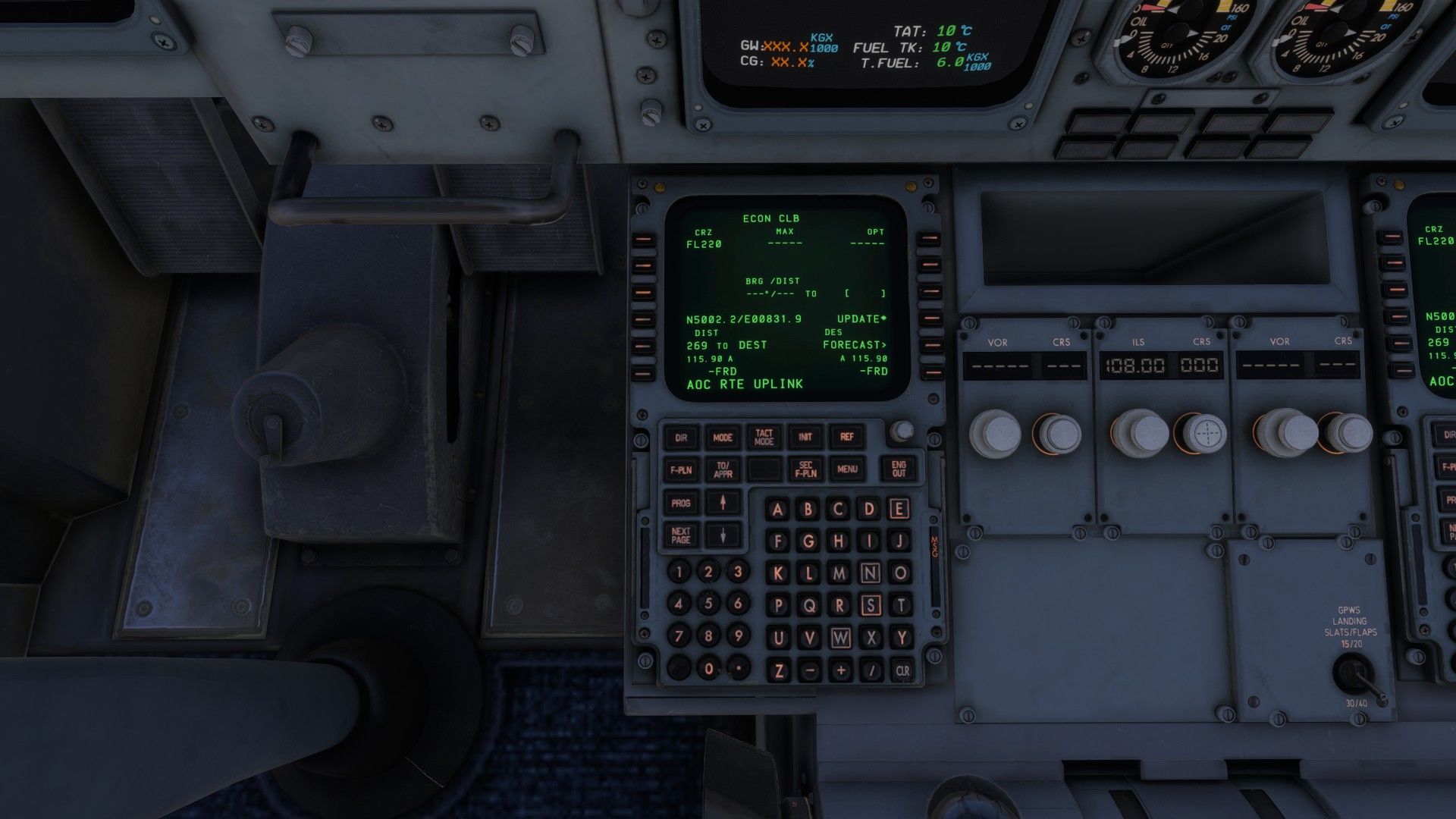Tap the letter A key
The image size is (1456, 819).
point(777,509)
